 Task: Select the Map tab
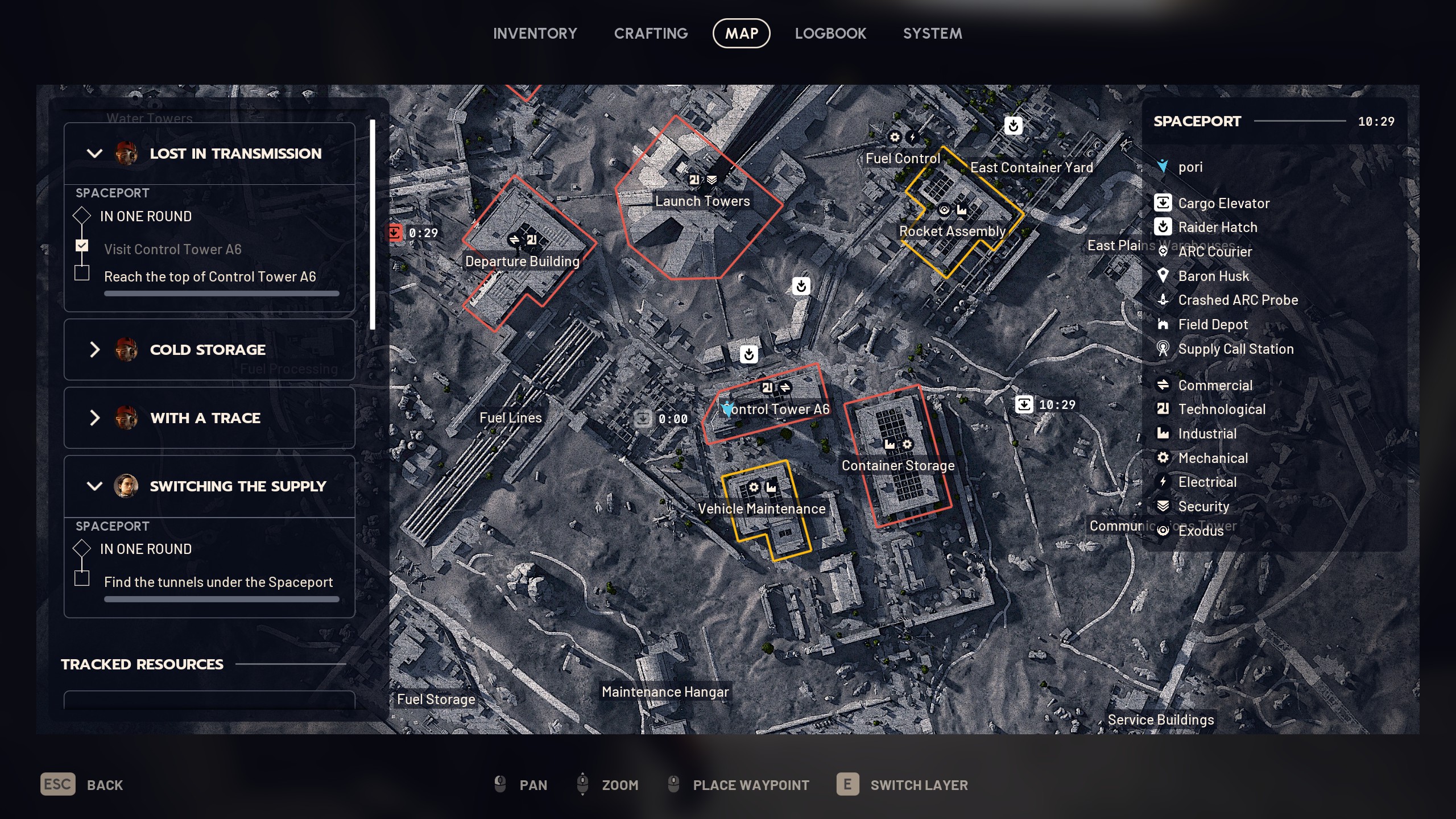(741, 34)
